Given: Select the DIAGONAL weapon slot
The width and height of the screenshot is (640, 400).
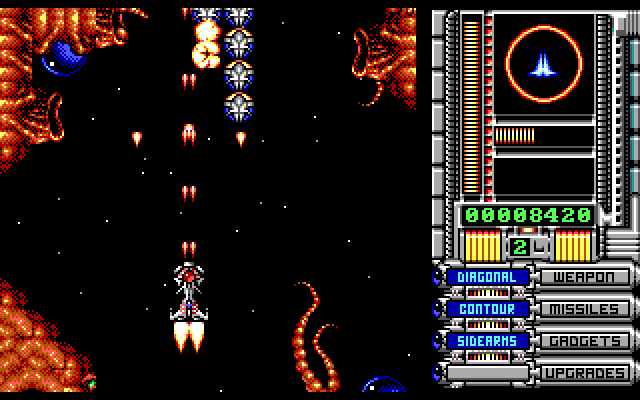Looking at the screenshot, I should click(x=487, y=277).
